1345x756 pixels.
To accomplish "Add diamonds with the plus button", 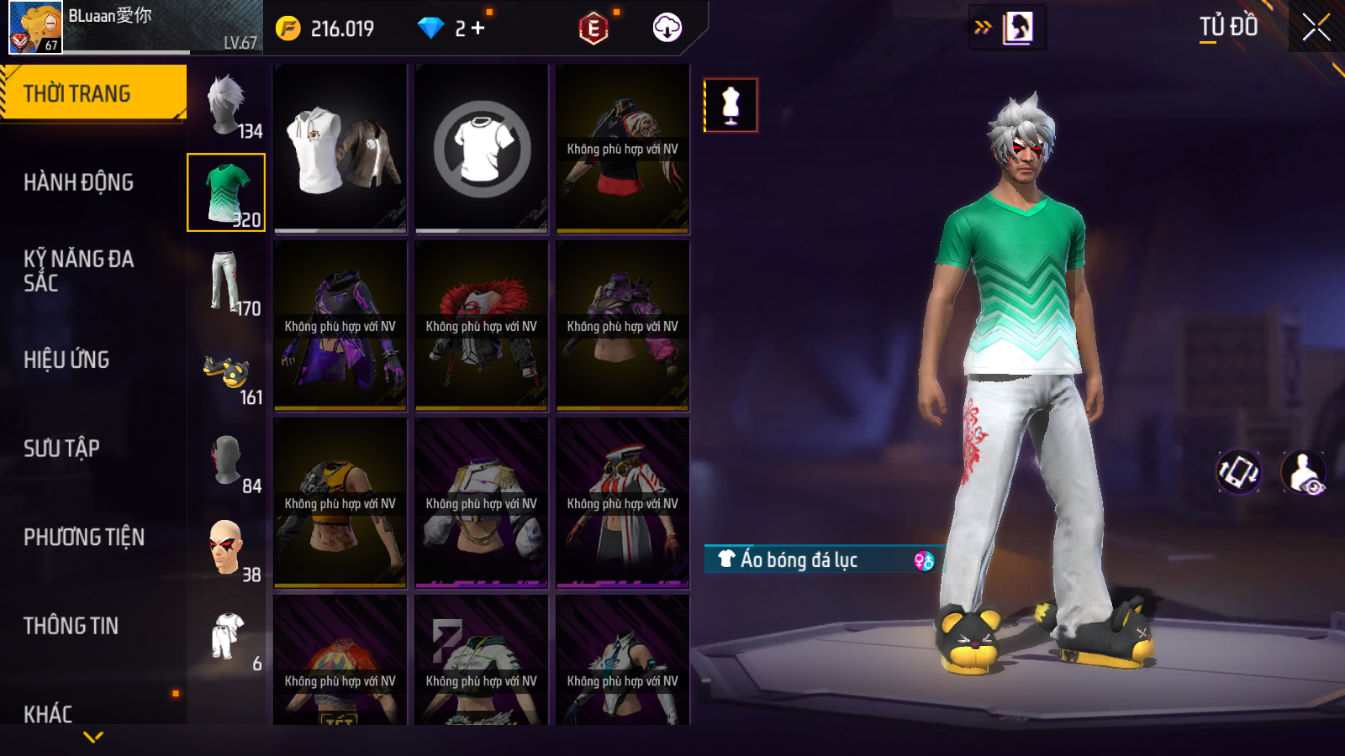I will click(477, 28).
